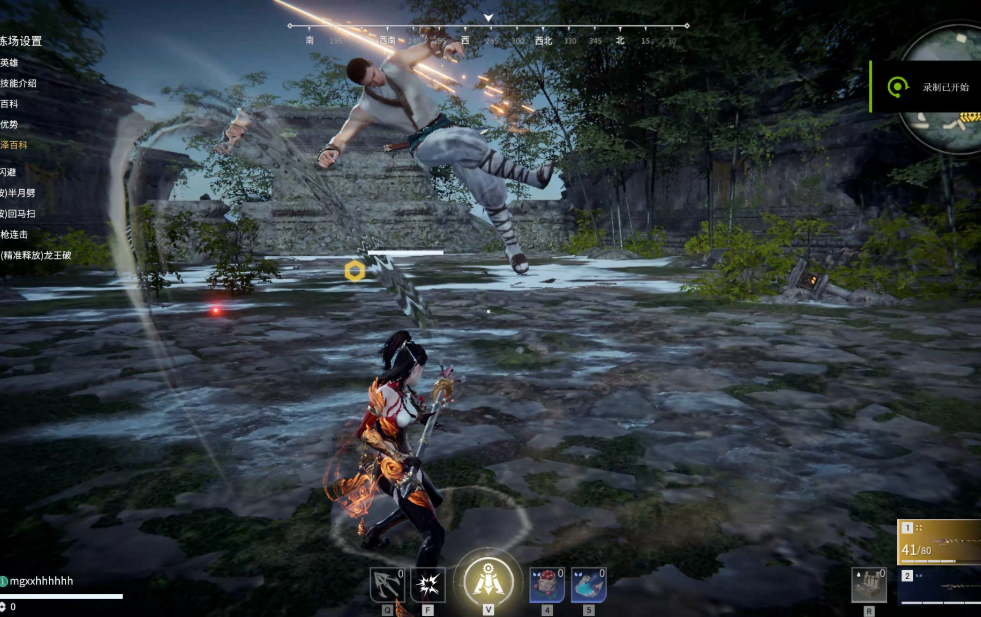
Task: Use the blue potion pouch item
Action: pos(588,585)
